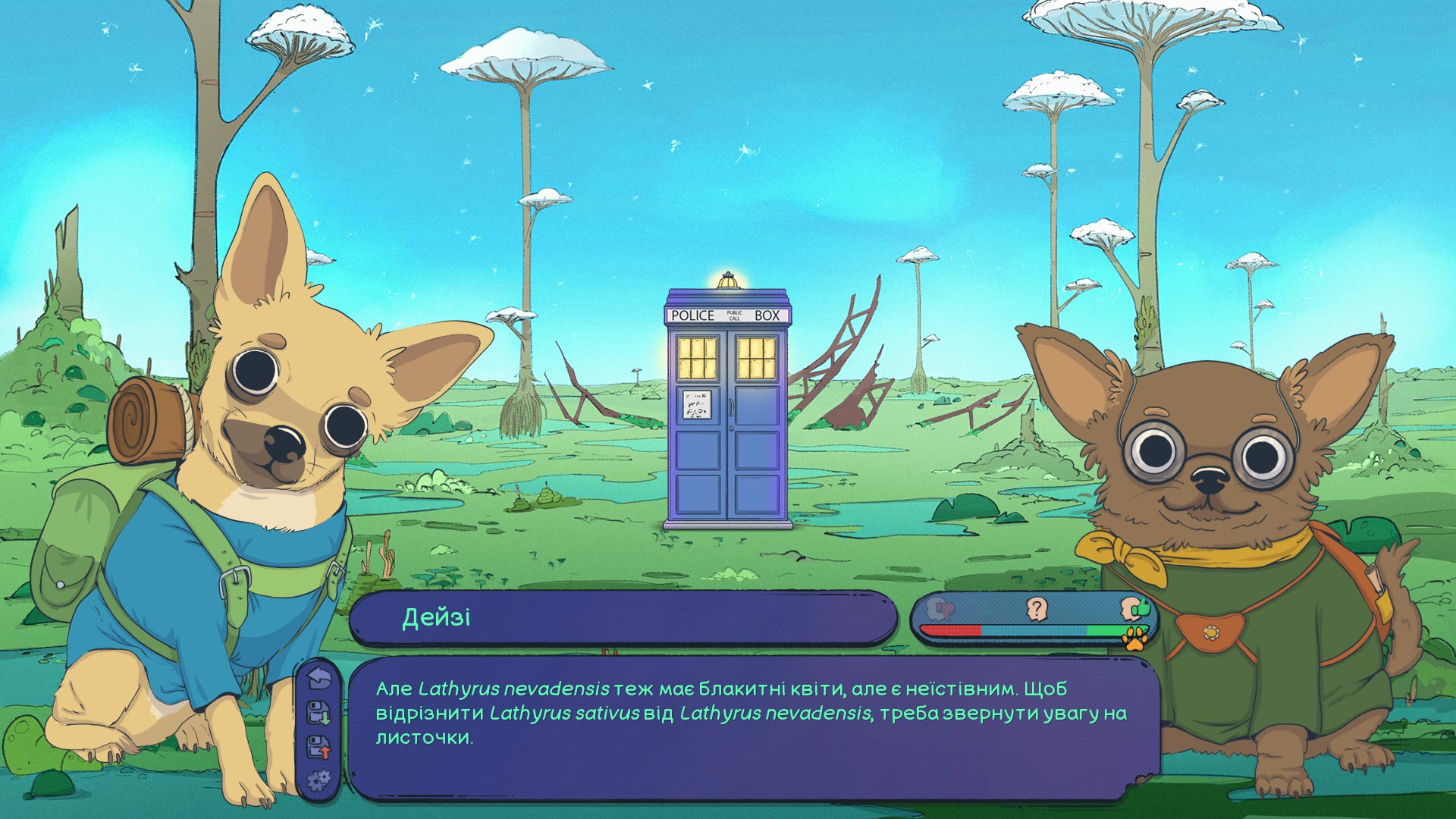Go back with the curved arrow icon

coord(320,678)
